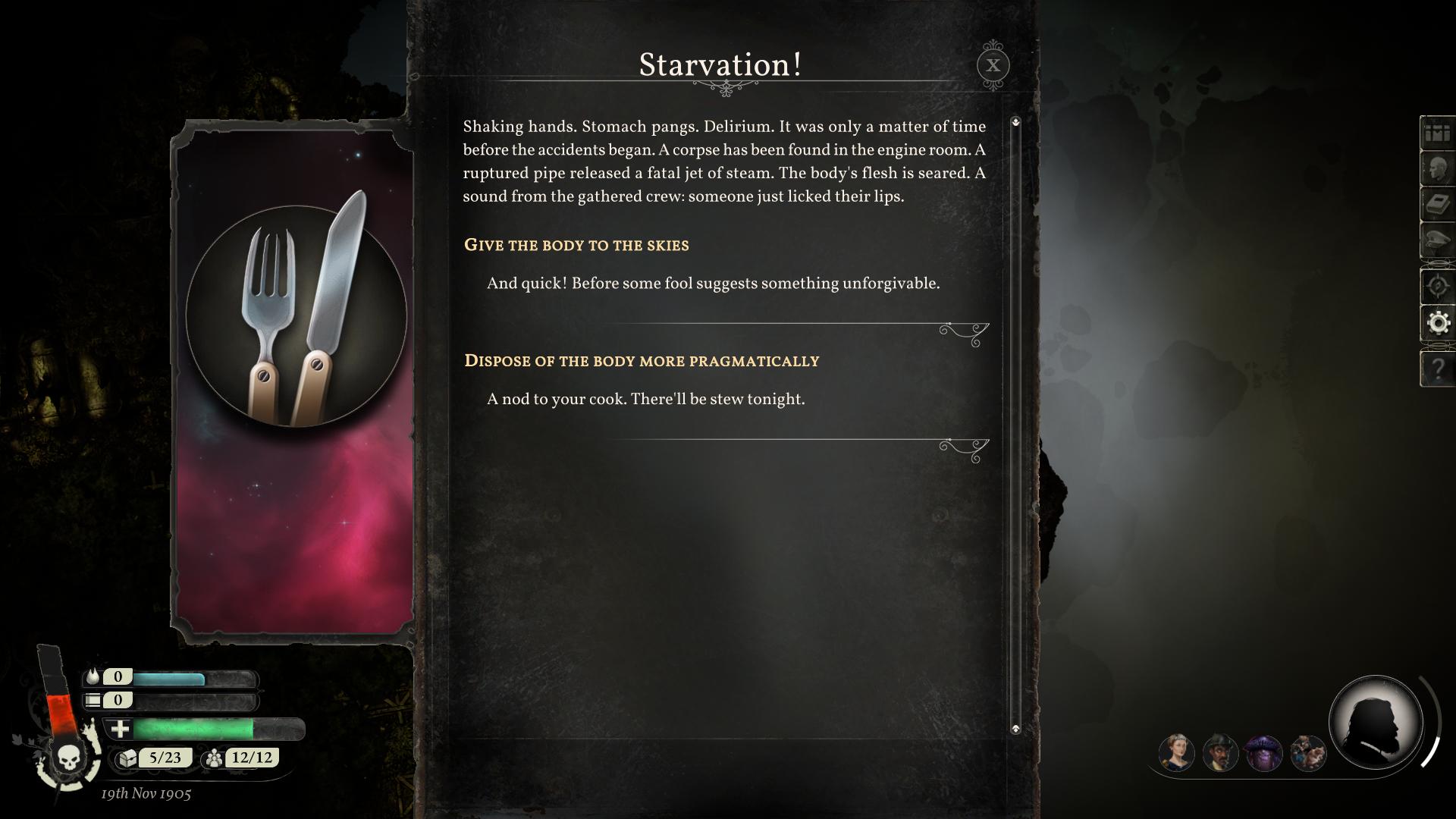Image resolution: width=1456 pixels, height=819 pixels.
Task: Close the Starvation event panel
Action: tap(993, 65)
